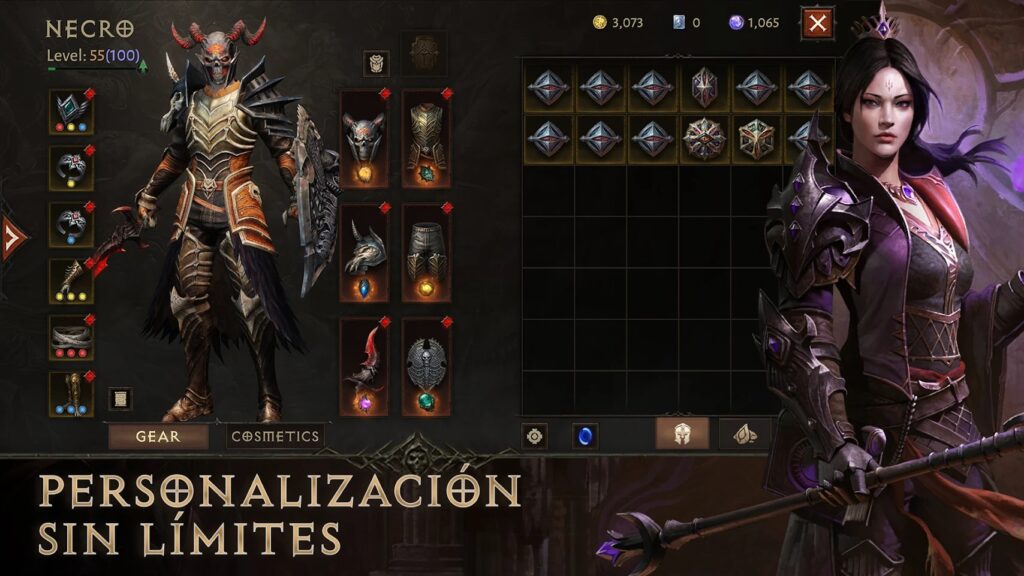The image size is (1024, 576).
Task: Choose the equipped pants slot
Action: tap(426, 253)
